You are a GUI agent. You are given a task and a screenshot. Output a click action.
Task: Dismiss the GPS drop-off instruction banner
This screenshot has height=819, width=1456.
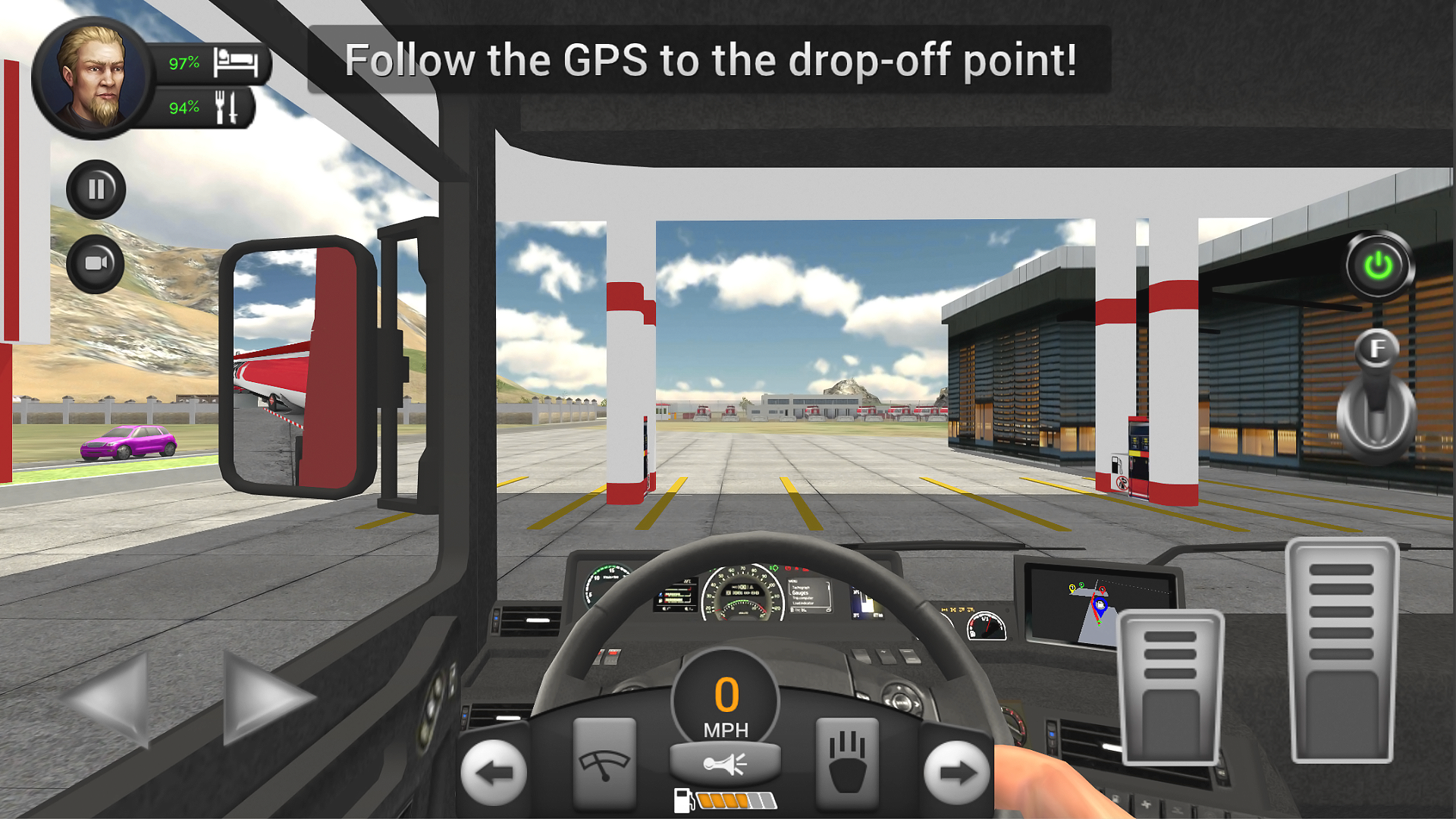711,61
